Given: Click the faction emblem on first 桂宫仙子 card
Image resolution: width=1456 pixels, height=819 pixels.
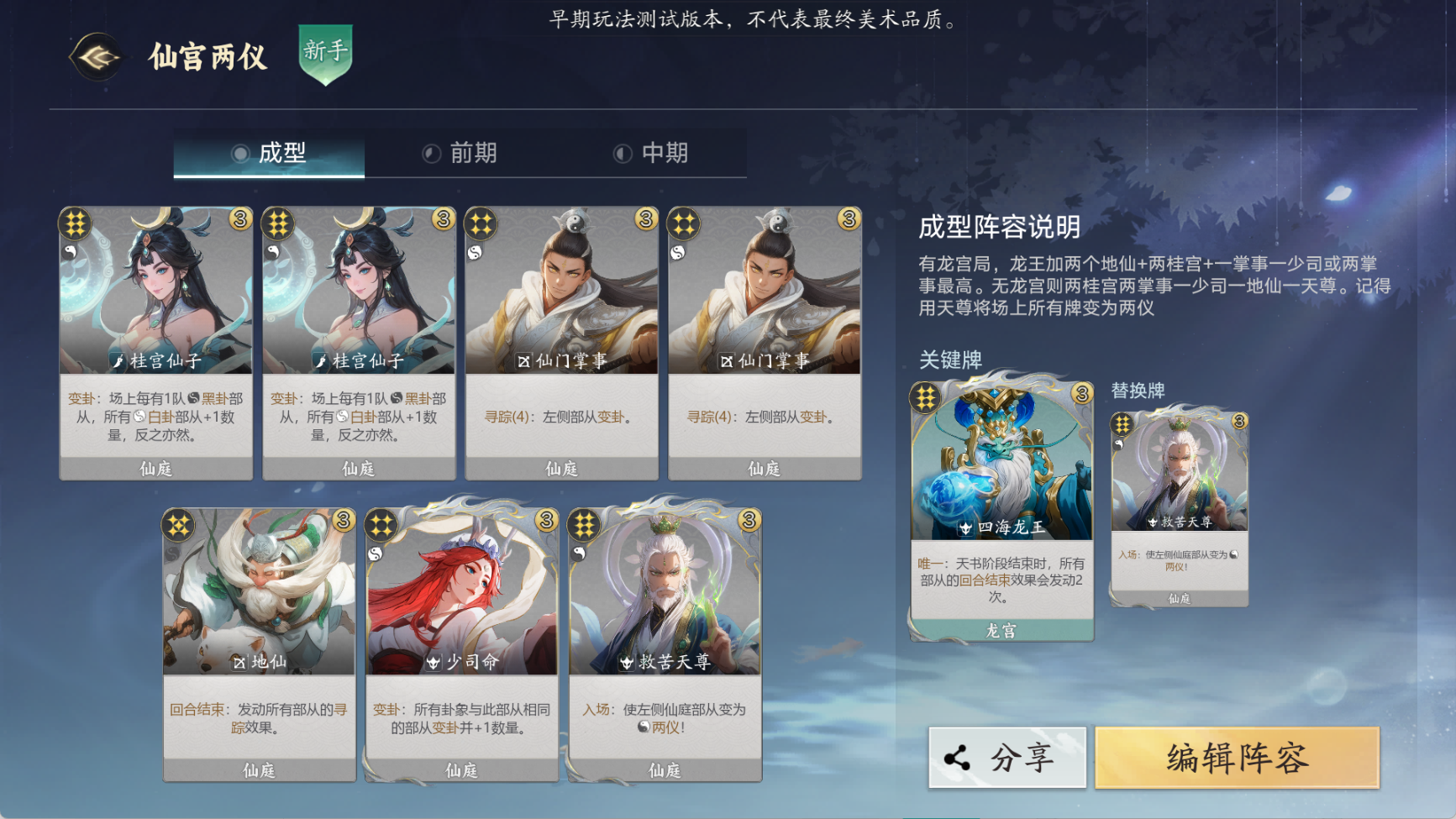Looking at the screenshot, I should click(75, 223).
